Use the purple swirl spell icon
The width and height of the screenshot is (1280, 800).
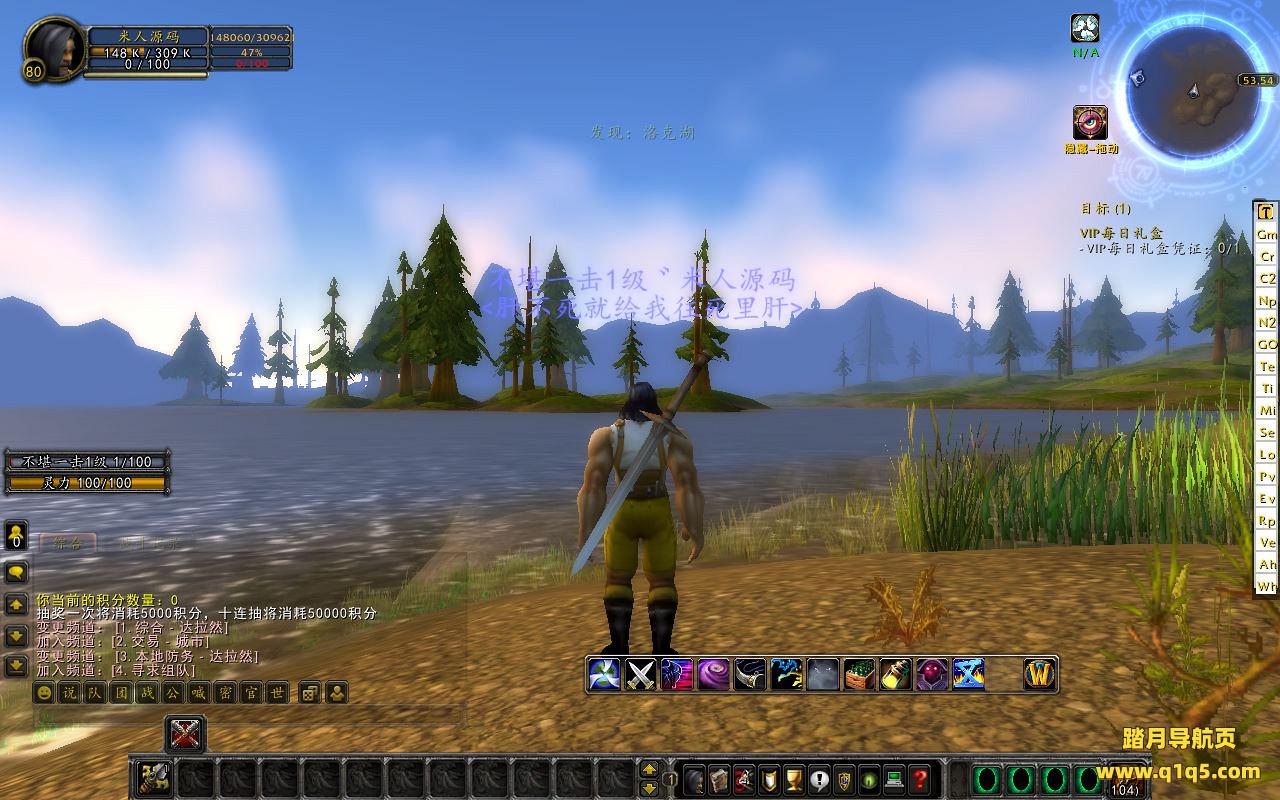coord(714,675)
